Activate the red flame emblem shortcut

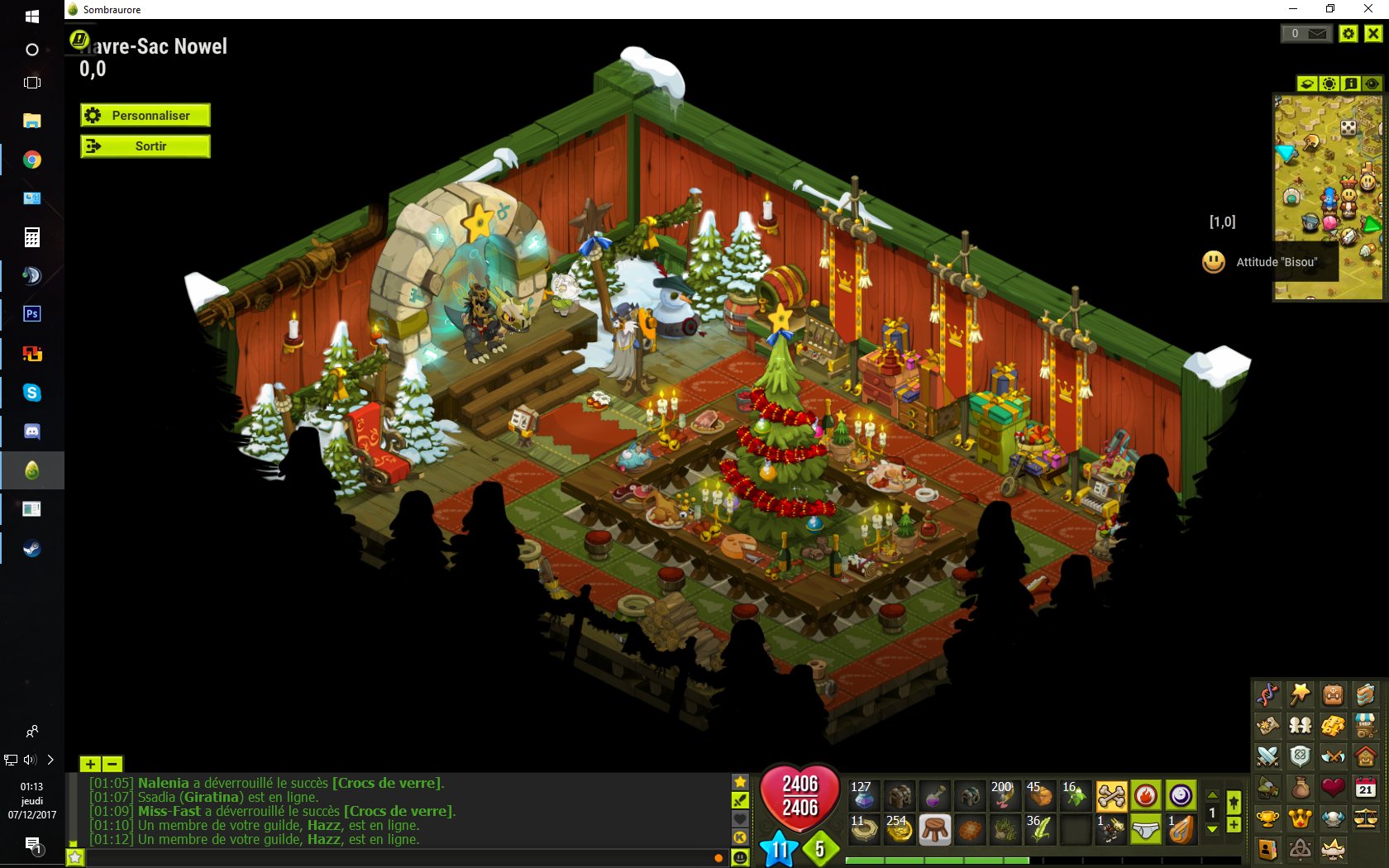click(x=1145, y=796)
